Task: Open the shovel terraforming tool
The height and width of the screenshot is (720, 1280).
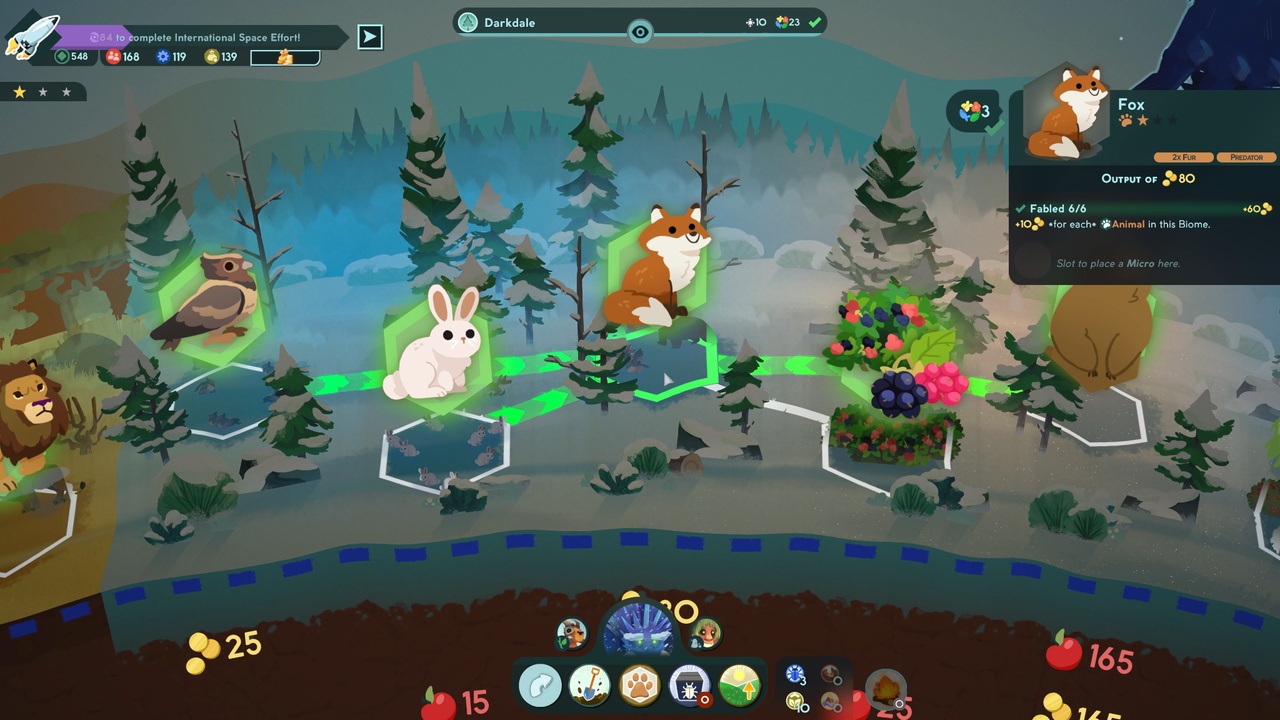Action: [590, 687]
